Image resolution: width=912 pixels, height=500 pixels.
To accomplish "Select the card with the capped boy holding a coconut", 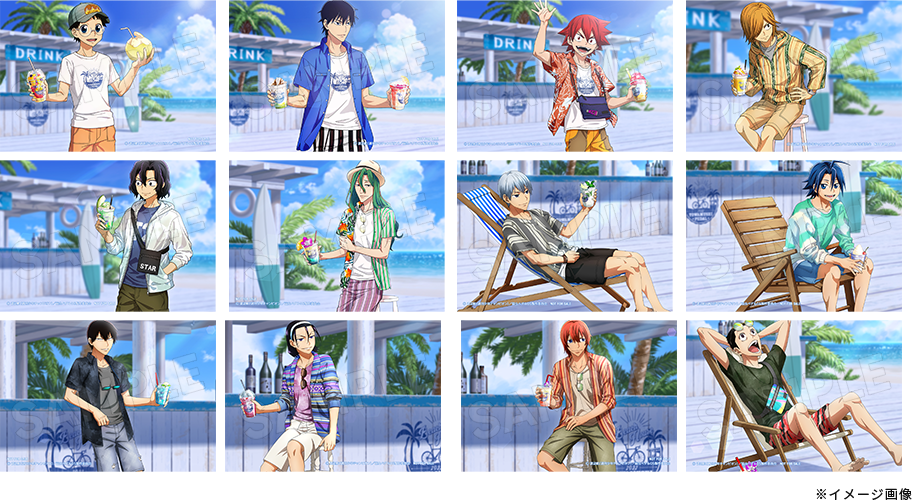I will pos(108,76).
